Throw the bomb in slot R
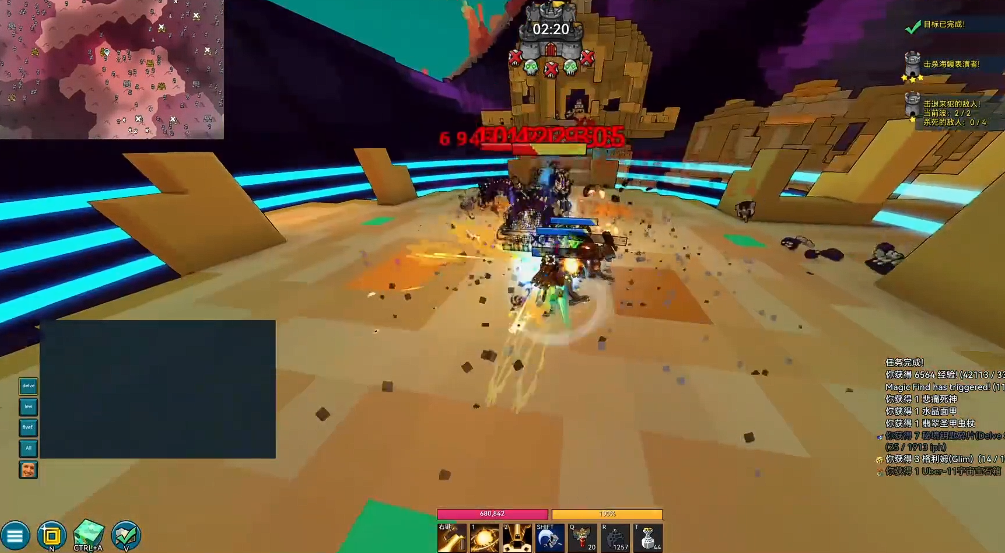Screen dimensions: 1005x553 [x=615, y=538]
